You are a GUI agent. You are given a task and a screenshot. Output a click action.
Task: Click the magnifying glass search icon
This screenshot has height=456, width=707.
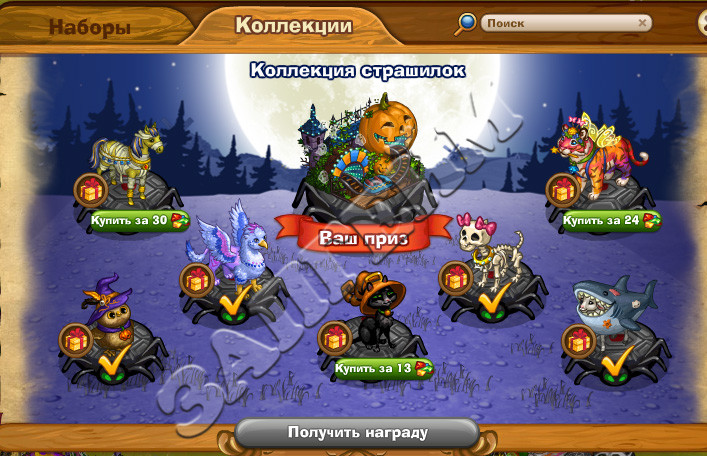pyautogui.click(x=466, y=23)
